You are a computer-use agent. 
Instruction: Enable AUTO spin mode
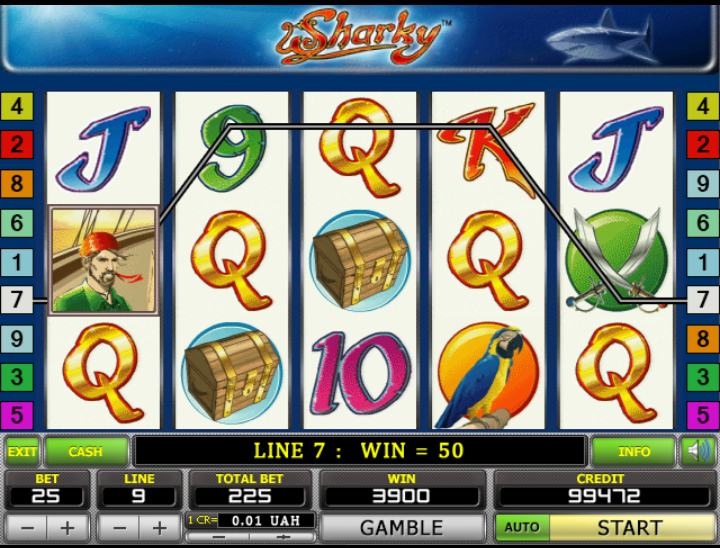pos(521,527)
